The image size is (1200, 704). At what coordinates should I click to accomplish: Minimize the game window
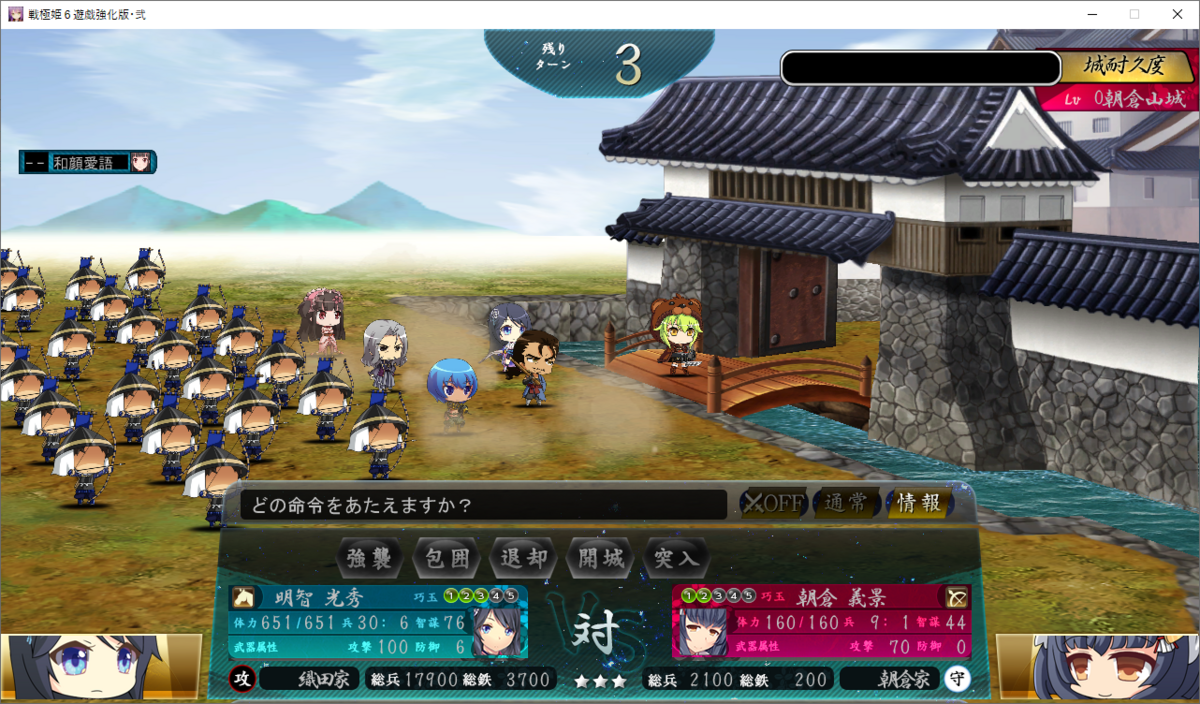1089,14
